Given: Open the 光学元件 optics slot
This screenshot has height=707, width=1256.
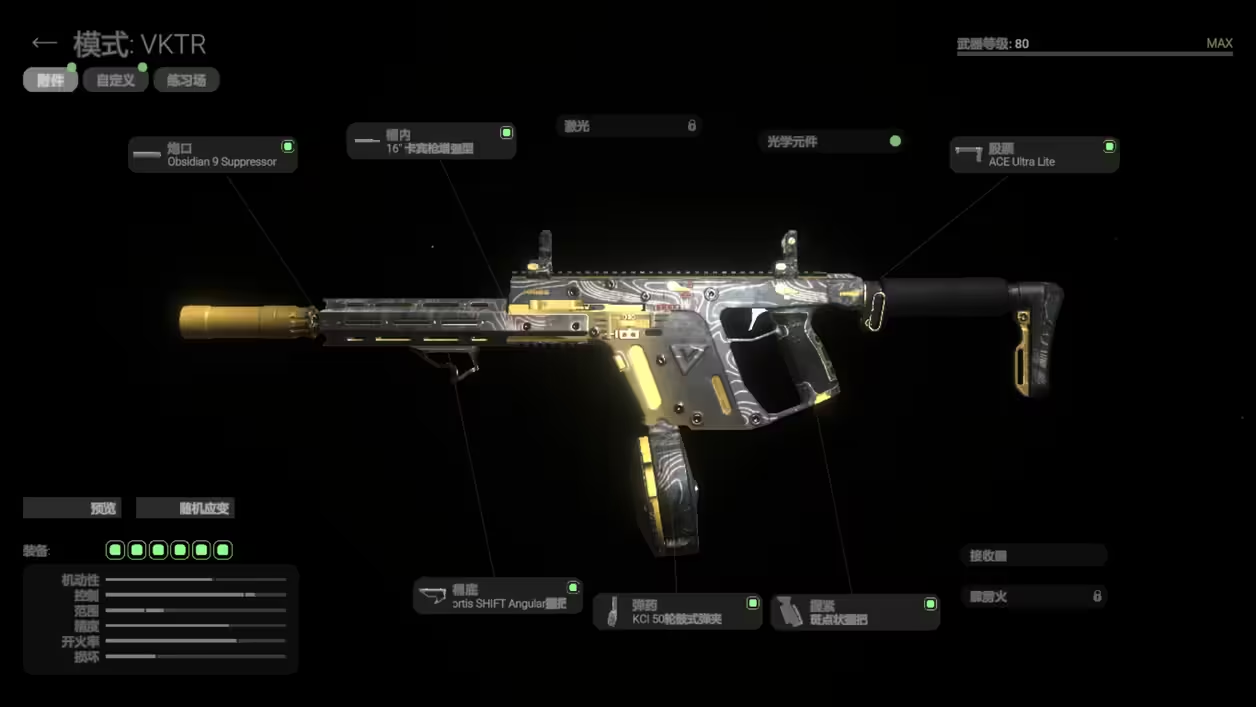Looking at the screenshot, I should click(x=833, y=142).
